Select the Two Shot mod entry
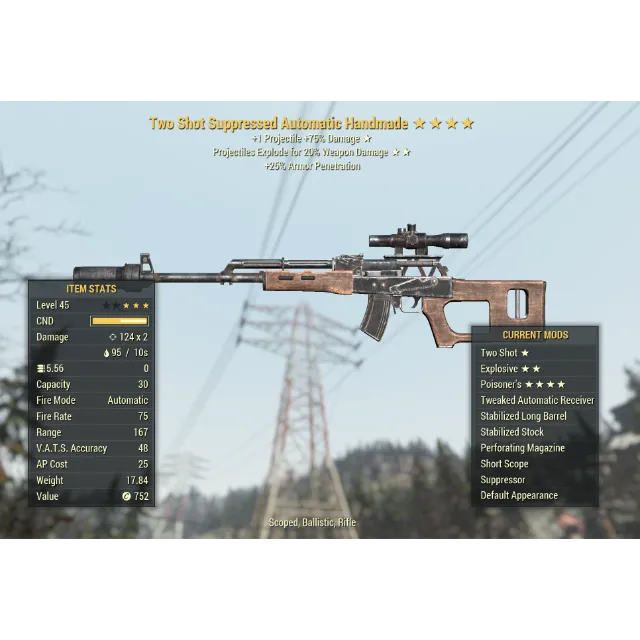This screenshot has width=640, height=640. [x=505, y=353]
